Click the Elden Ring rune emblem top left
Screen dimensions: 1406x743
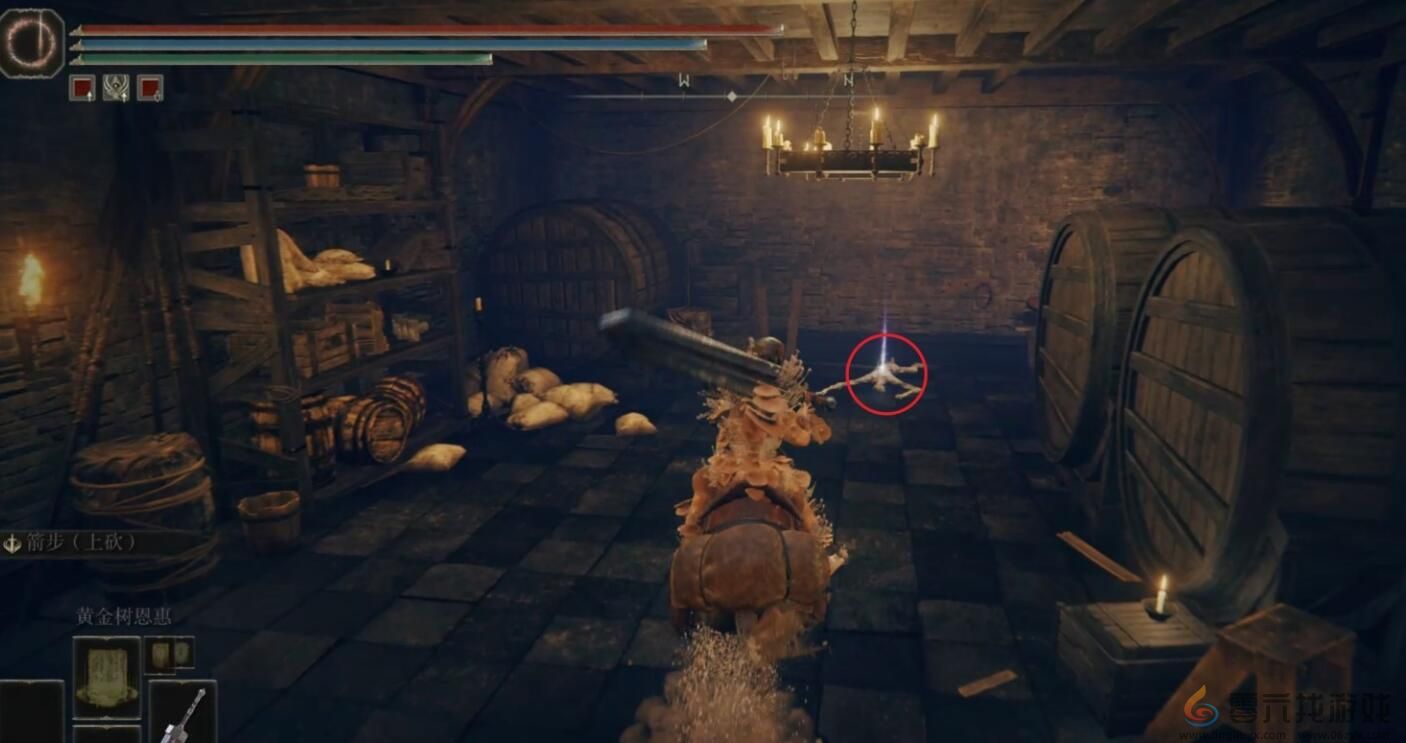coord(34,38)
